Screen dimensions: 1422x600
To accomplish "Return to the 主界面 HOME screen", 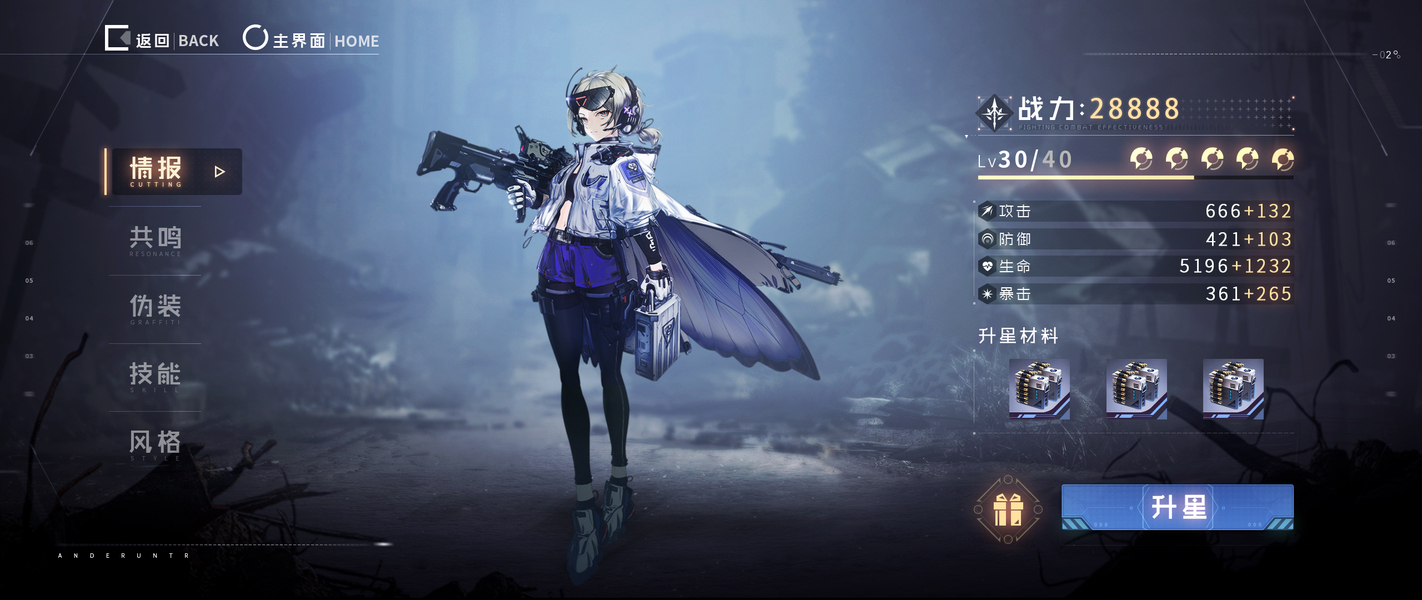I will coord(312,40).
